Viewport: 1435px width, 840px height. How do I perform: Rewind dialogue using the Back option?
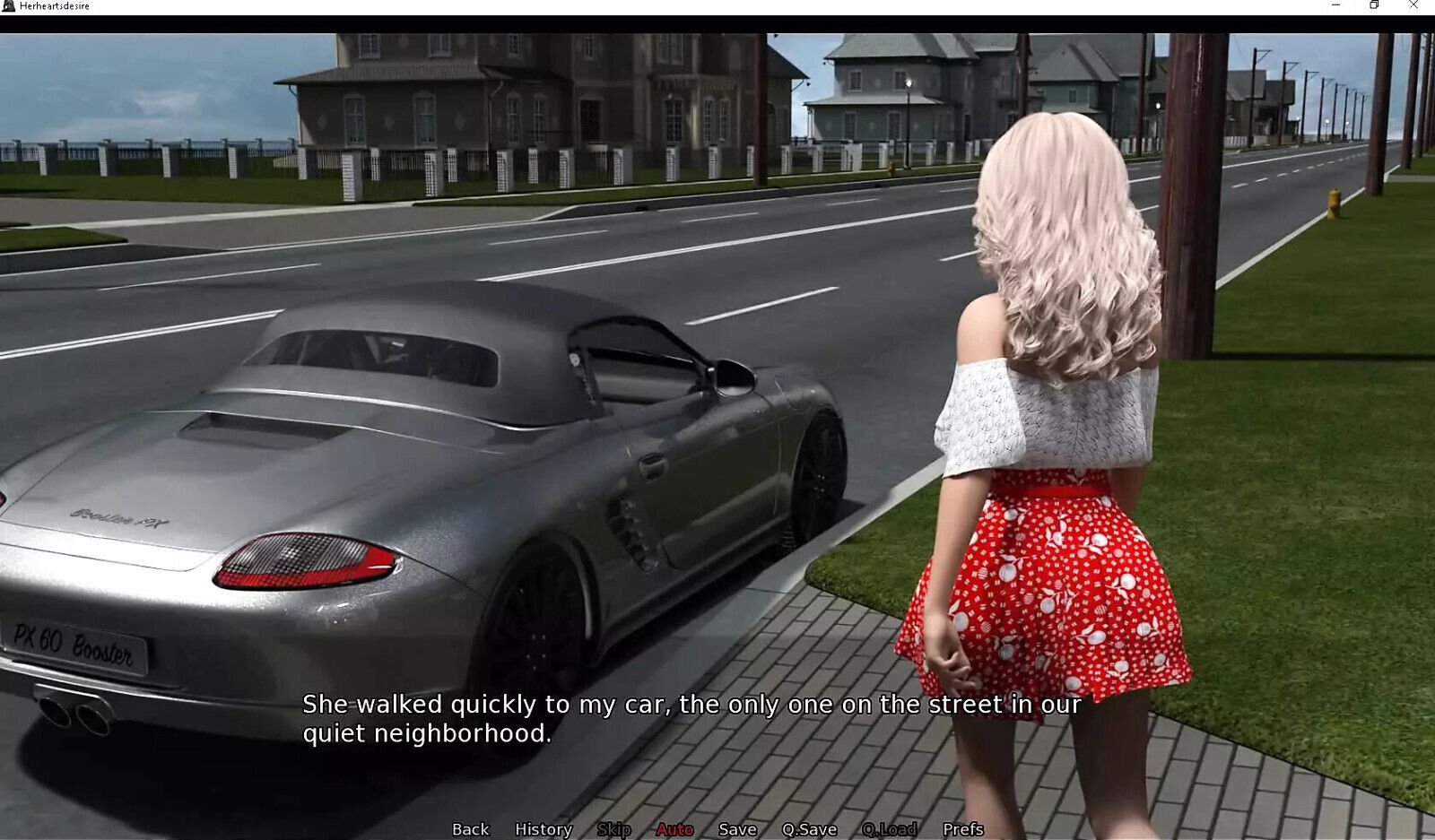coord(471,829)
